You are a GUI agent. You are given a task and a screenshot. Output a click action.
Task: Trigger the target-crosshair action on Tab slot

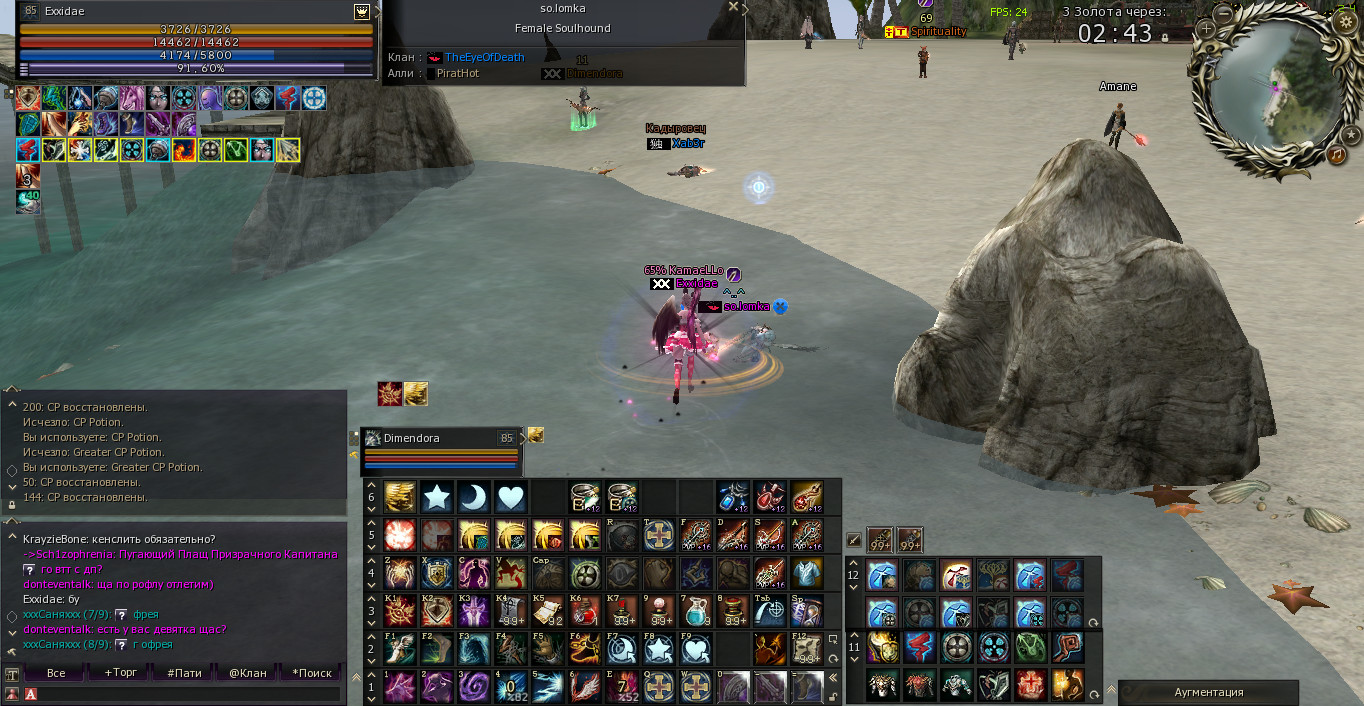click(x=769, y=610)
